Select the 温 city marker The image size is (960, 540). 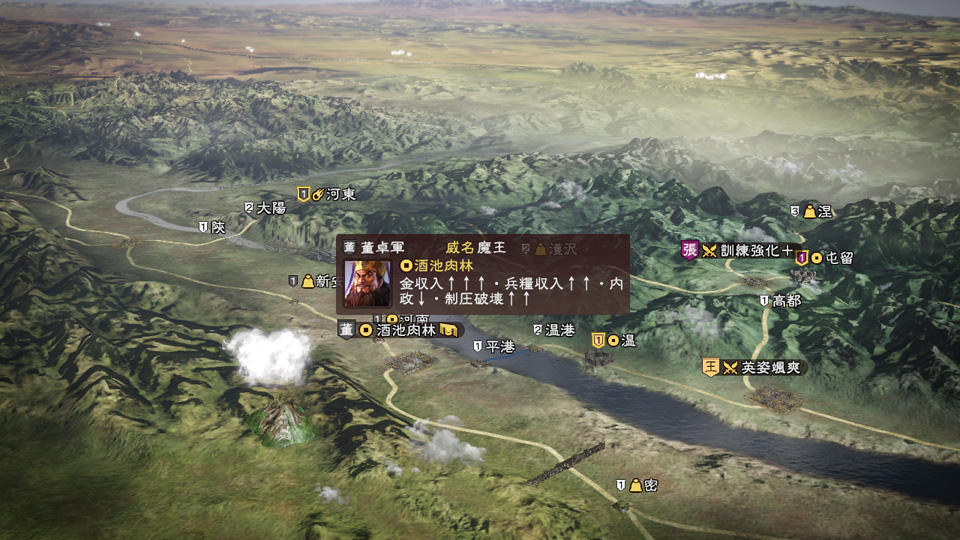tap(614, 340)
